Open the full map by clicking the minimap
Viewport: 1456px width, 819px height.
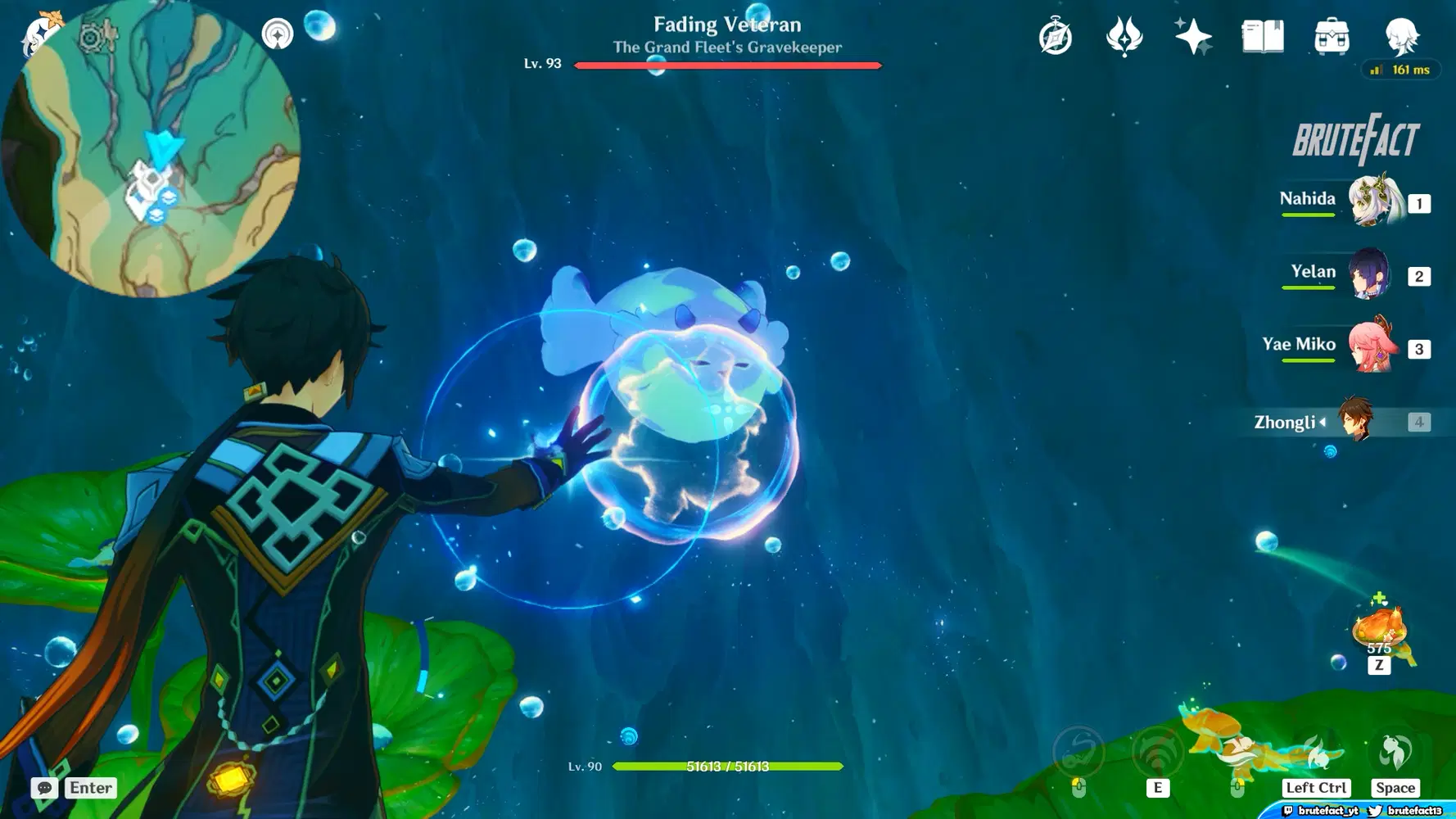pos(164,152)
